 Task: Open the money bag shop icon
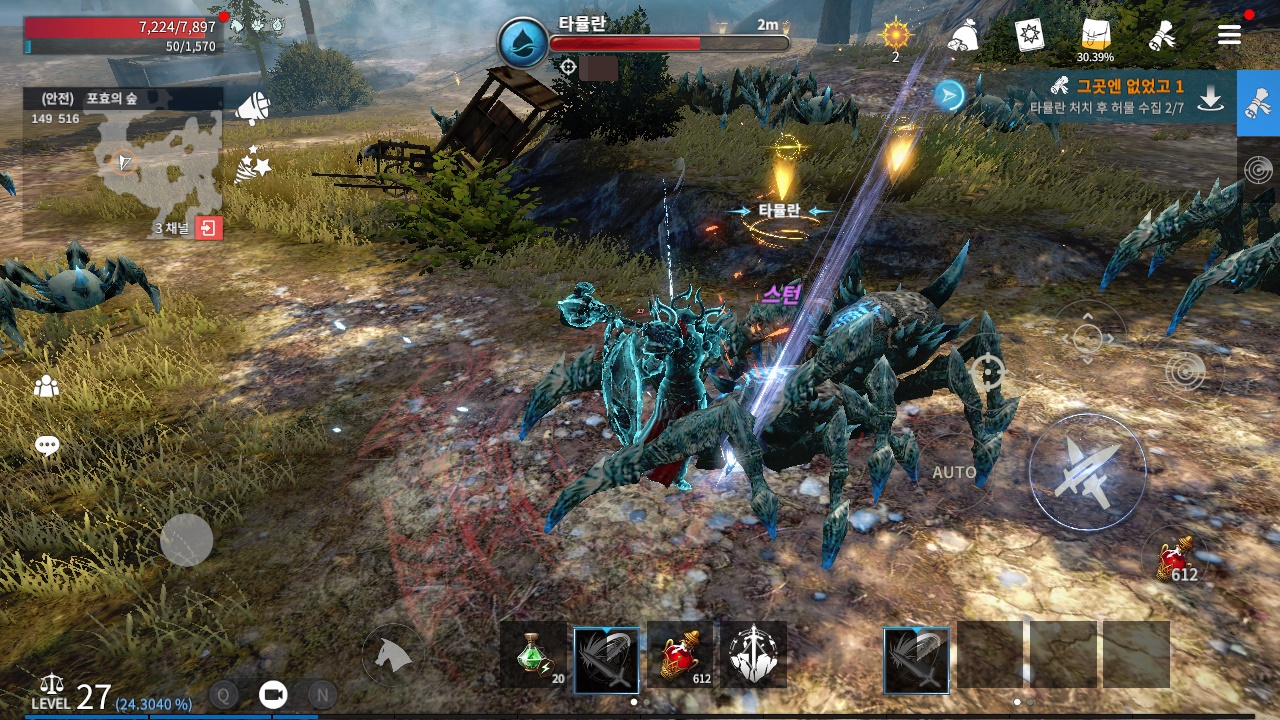964,36
